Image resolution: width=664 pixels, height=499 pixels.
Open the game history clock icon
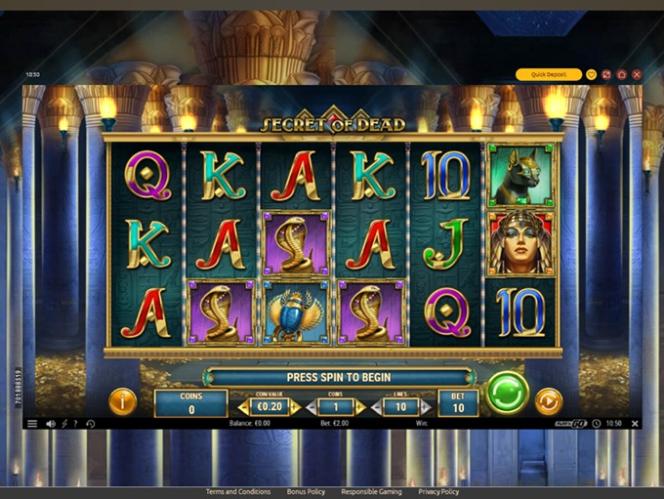coord(91,424)
